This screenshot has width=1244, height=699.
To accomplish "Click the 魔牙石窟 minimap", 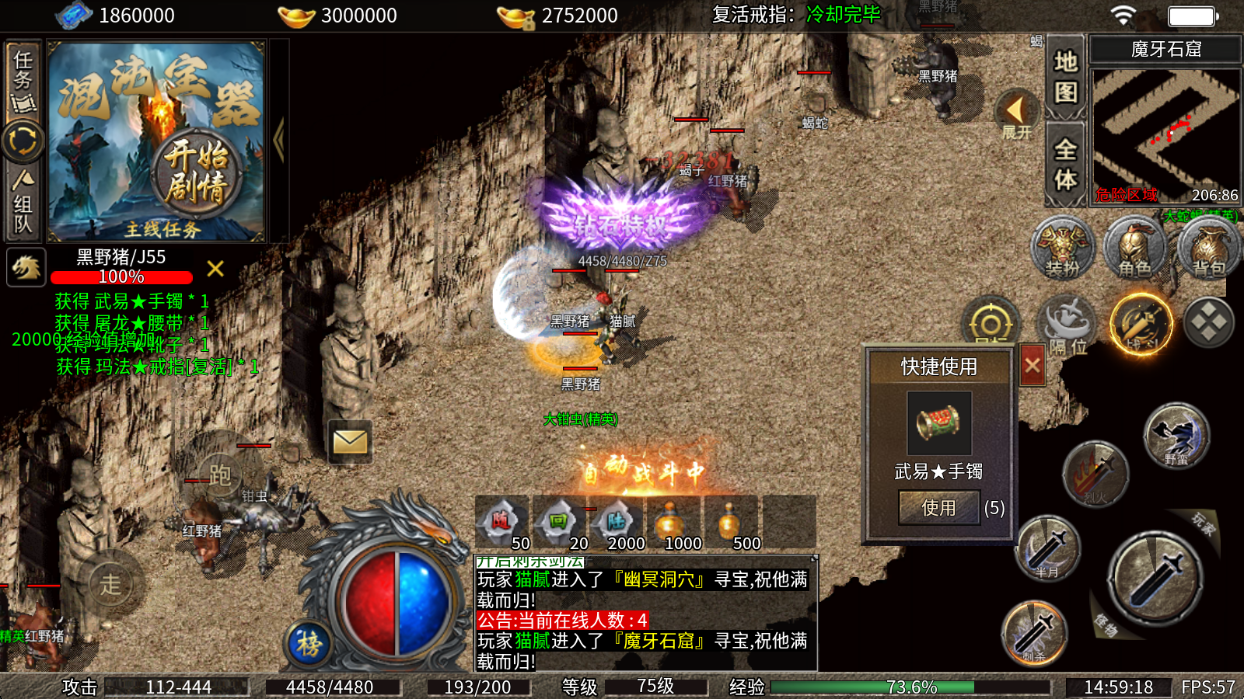I will pos(1165,133).
